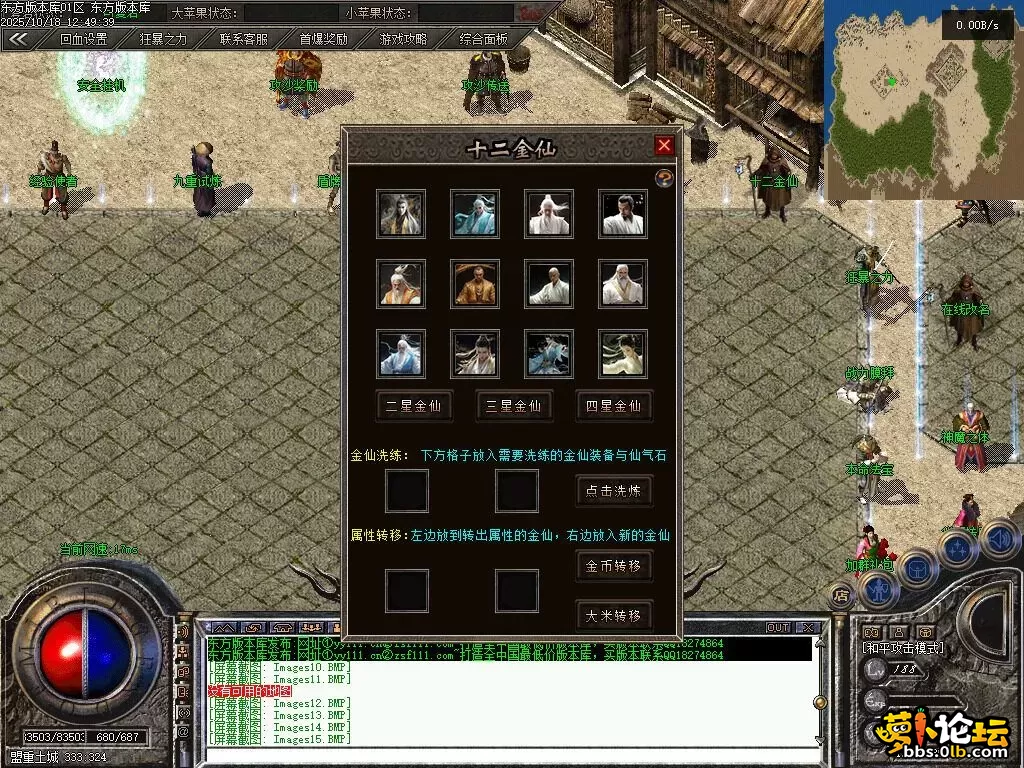1024x768 pixels.
Task: Open the shop via the 店 button
Action: (x=839, y=594)
